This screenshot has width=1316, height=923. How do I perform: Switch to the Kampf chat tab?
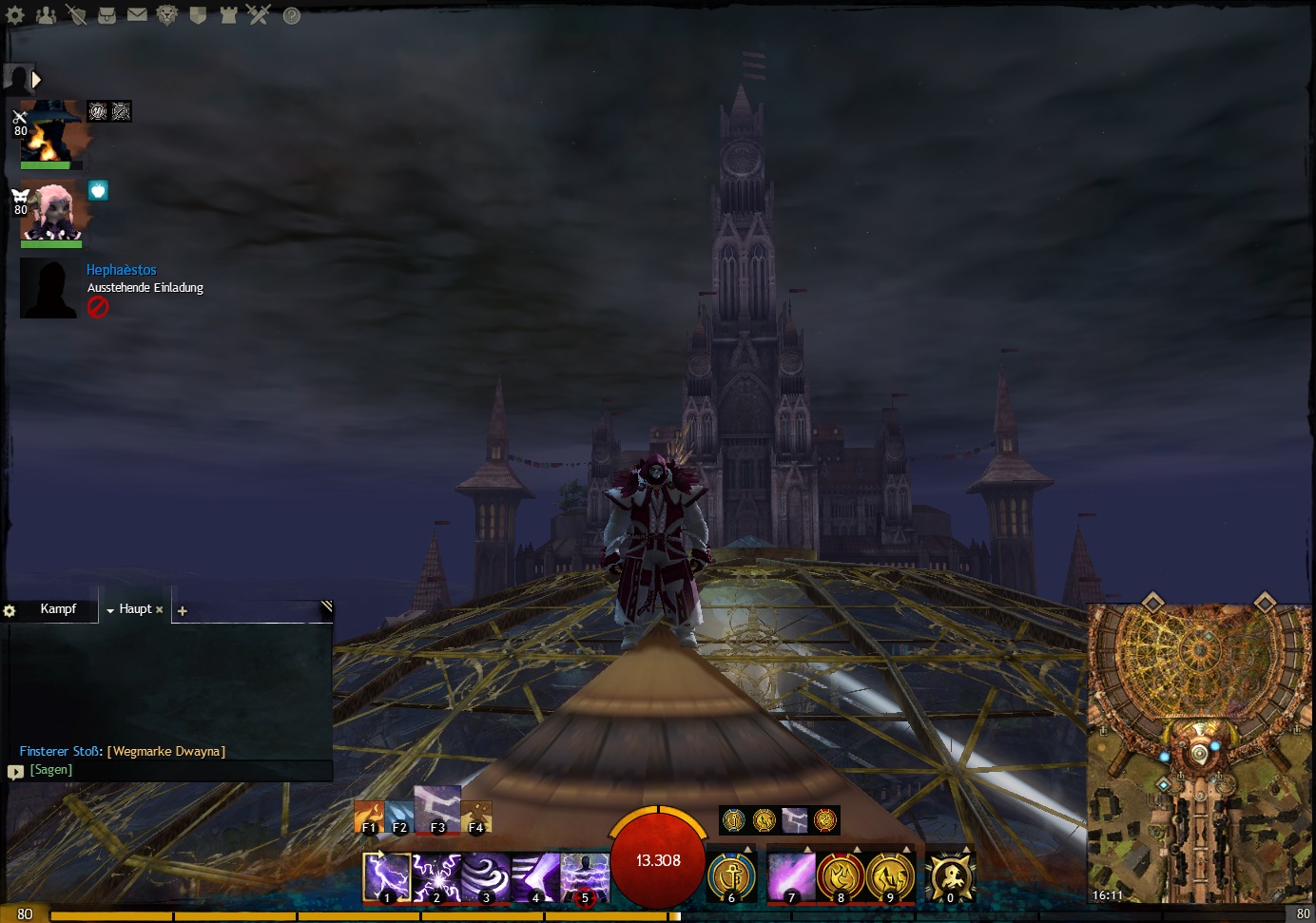coord(58,609)
